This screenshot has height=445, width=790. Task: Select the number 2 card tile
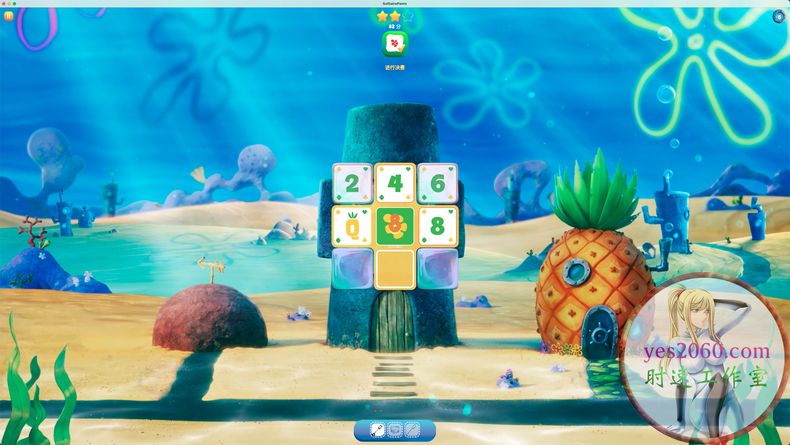point(352,183)
